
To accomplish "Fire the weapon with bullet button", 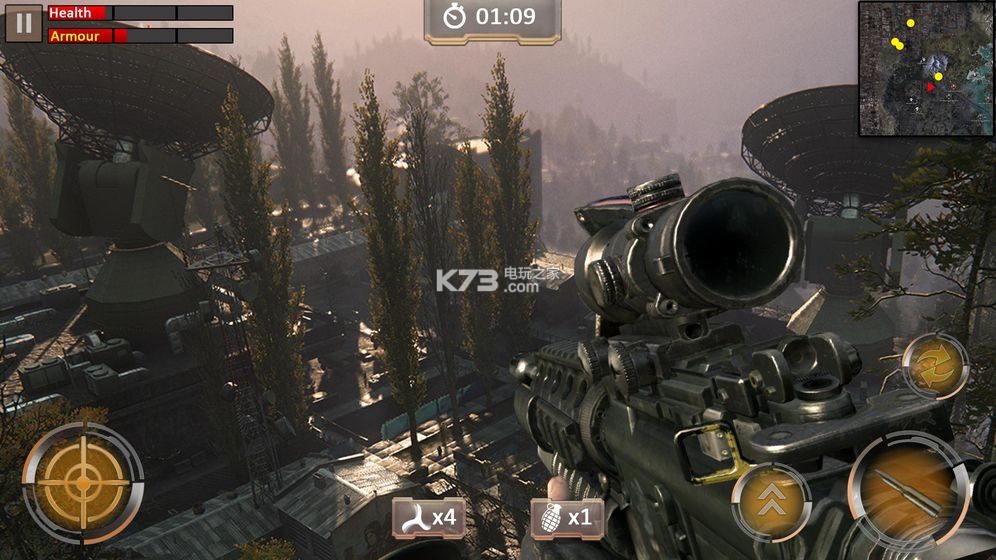I will (x=908, y=491).
